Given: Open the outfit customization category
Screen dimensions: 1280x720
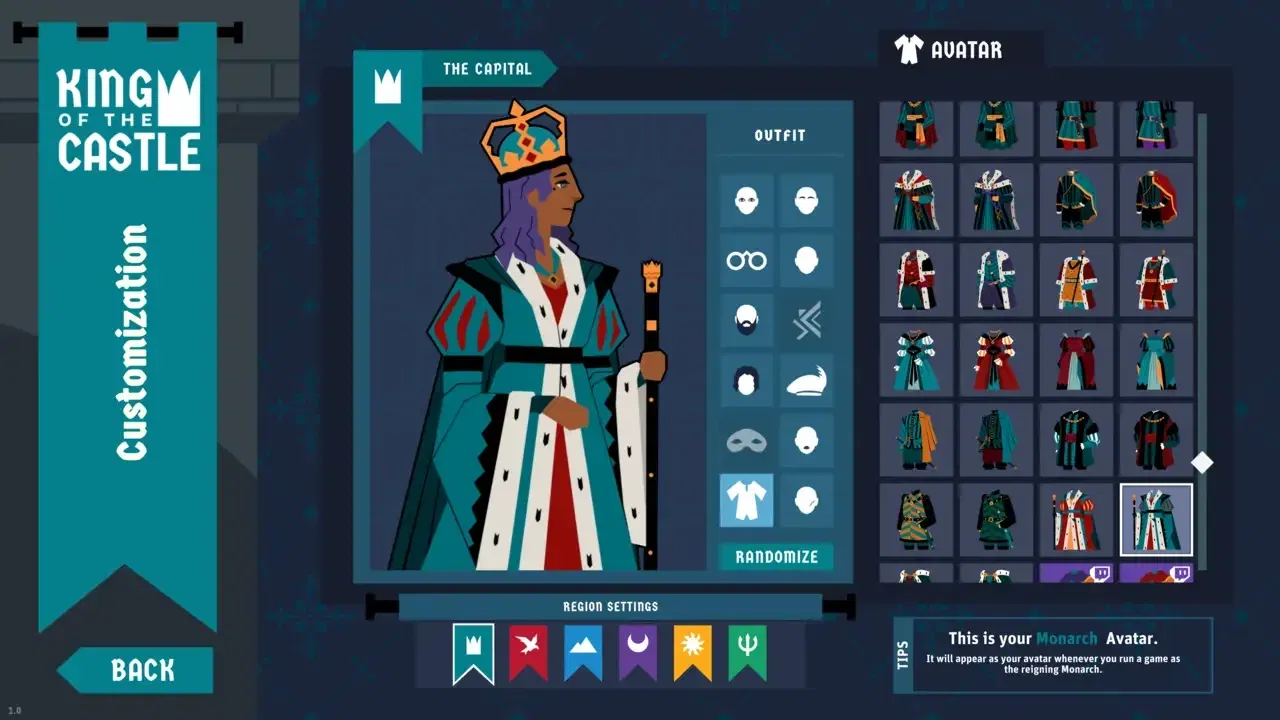Looking at the screenshot, I should [x=747, y=500].
